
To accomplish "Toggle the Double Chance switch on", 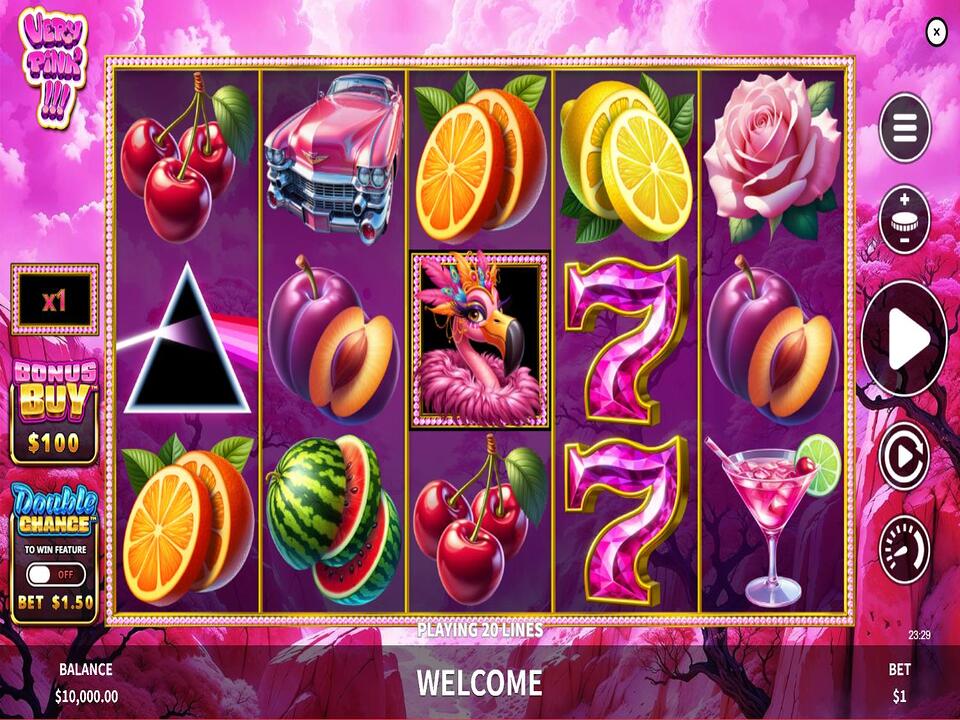I will coord(55,575).
